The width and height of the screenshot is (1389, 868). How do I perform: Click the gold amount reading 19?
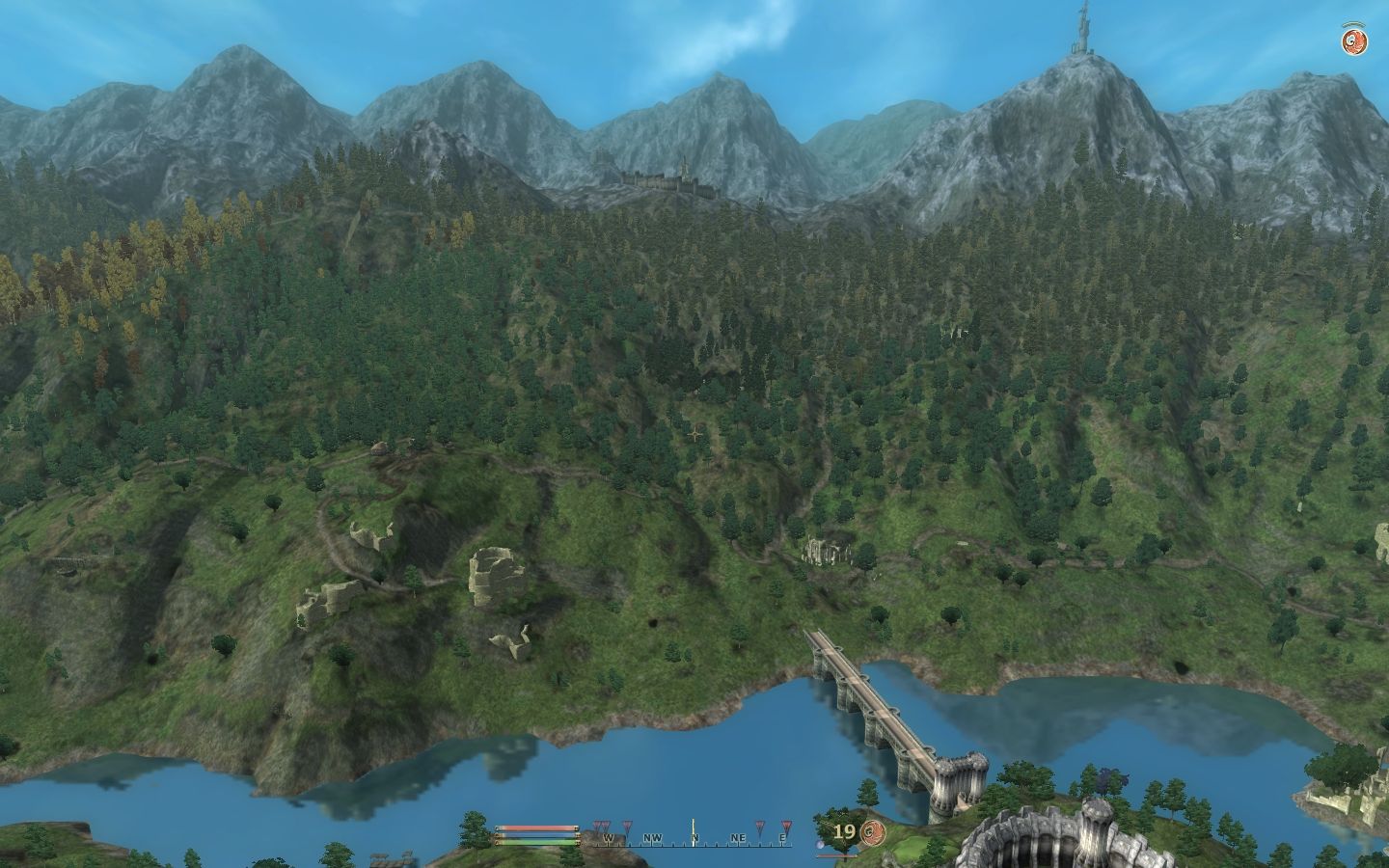(x=845, y=830)
